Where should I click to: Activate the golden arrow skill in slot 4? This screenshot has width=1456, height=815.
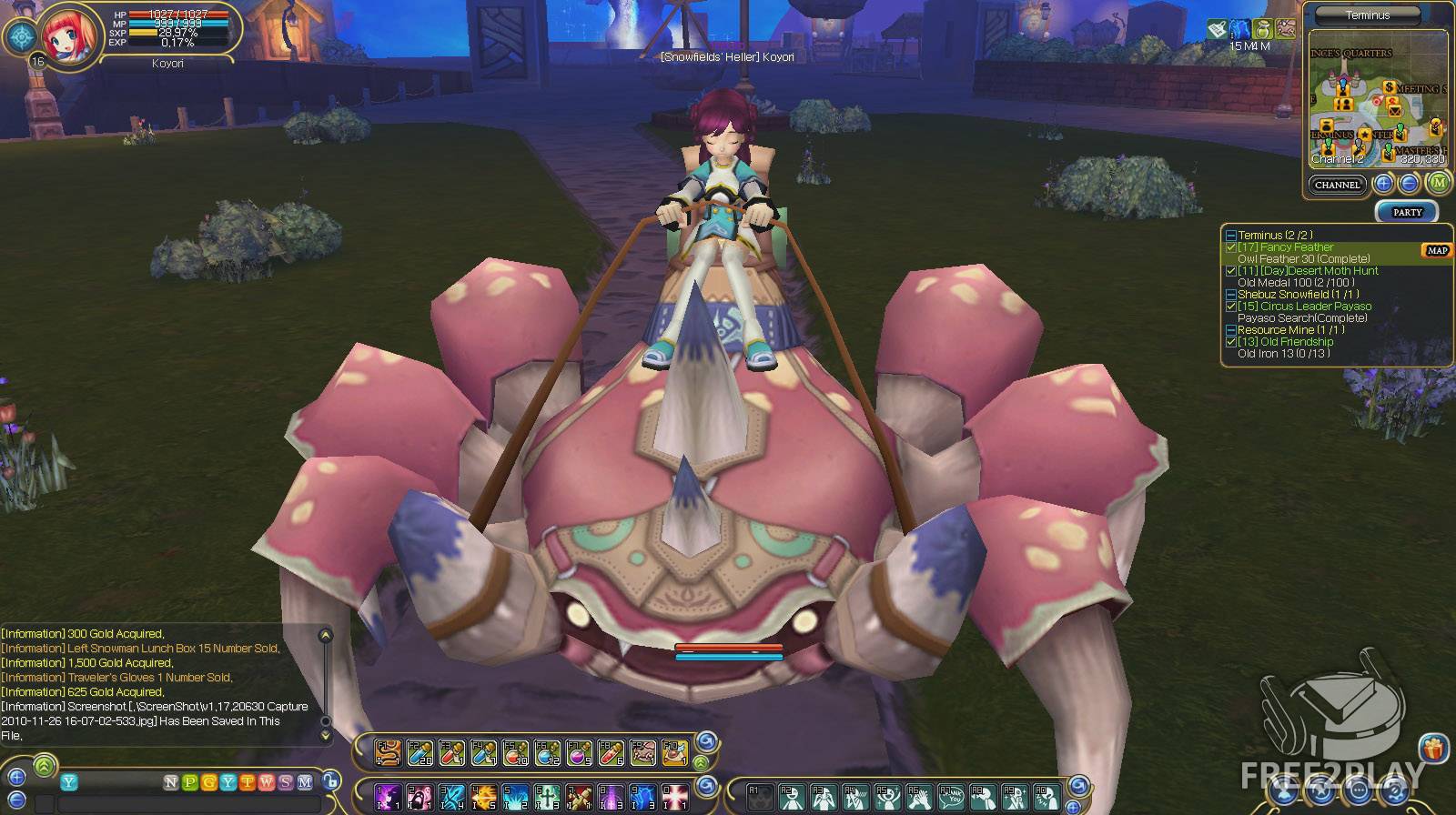point(484,797)
